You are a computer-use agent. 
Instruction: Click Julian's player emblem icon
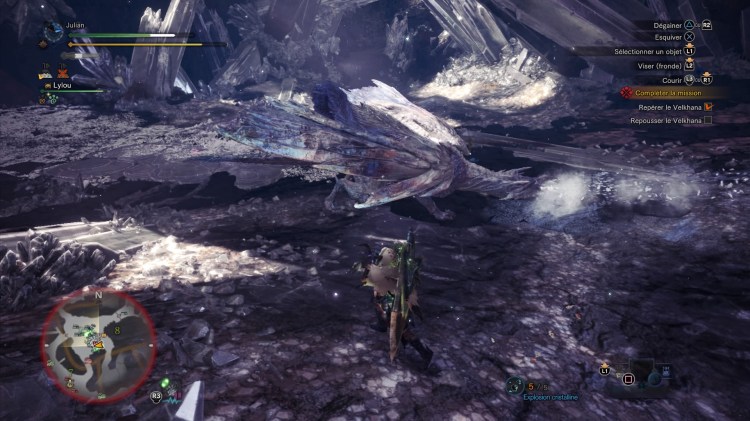tap(52, 32)
